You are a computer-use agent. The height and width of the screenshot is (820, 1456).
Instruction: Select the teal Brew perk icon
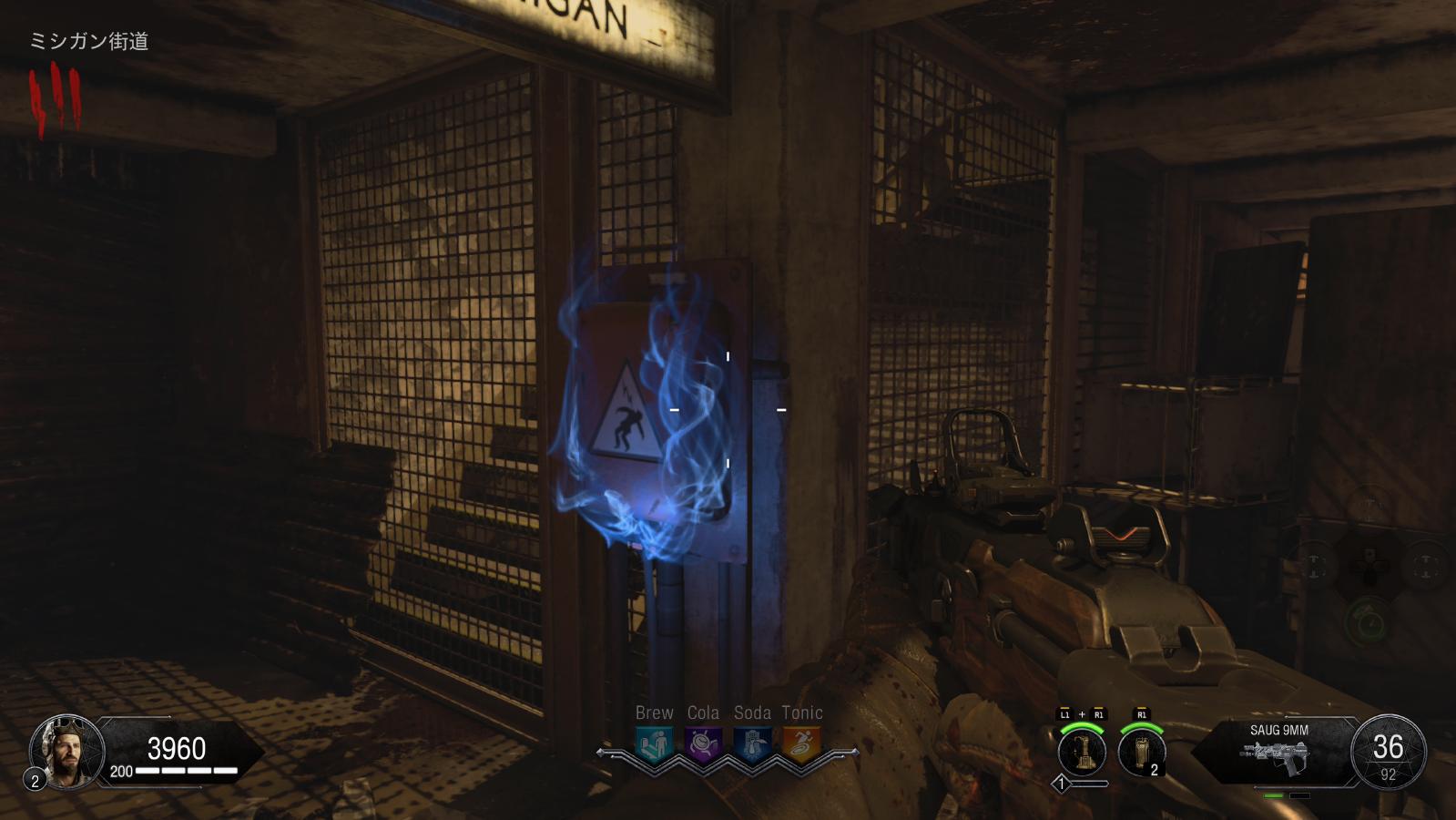[654, 744]
